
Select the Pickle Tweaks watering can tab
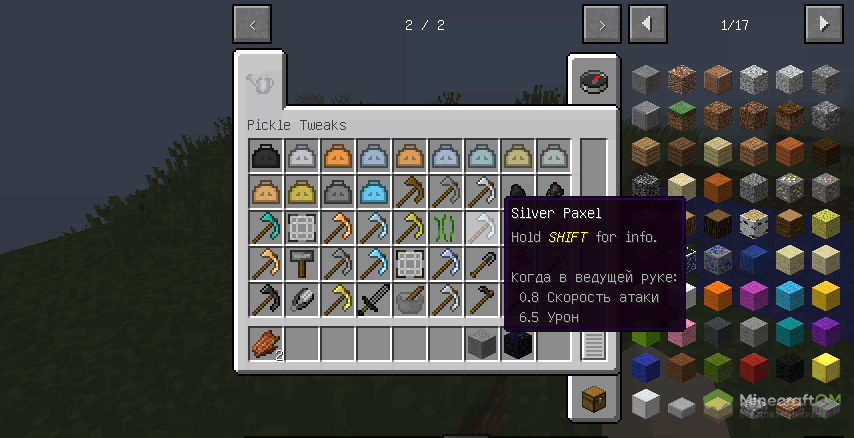pyautogui.click(x=260, y=83)
